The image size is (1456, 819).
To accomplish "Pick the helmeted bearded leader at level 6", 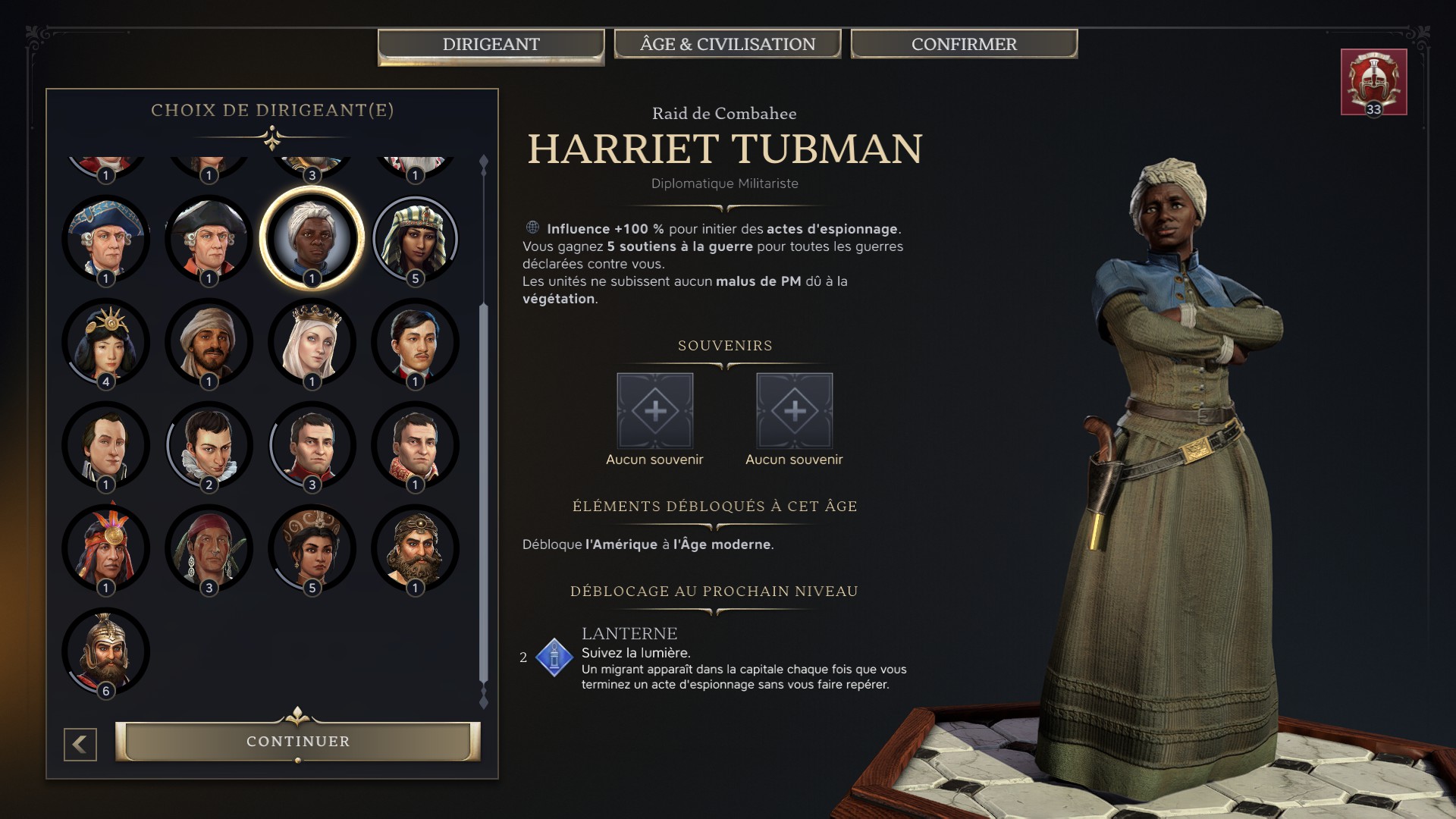I will (x=105, y=651).
